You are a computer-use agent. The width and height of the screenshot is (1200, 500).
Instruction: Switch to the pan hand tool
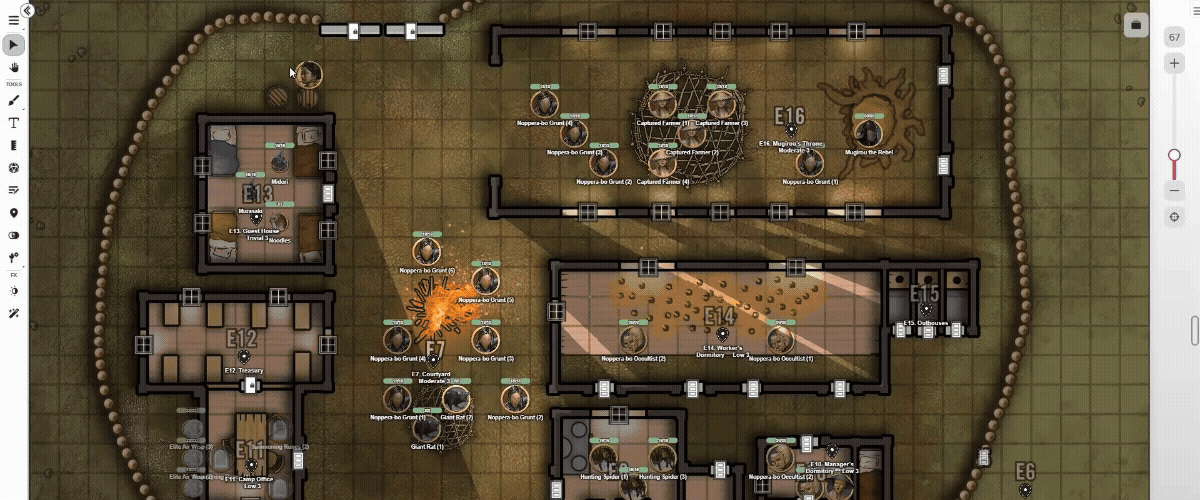point(14,67)
